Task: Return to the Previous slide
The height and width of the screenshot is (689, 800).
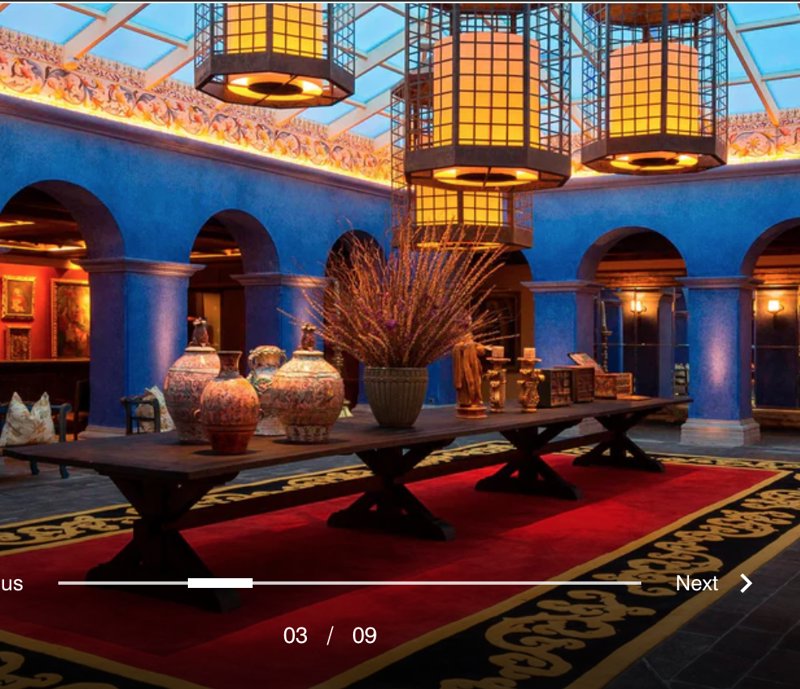Action: (x=11, y=584)
